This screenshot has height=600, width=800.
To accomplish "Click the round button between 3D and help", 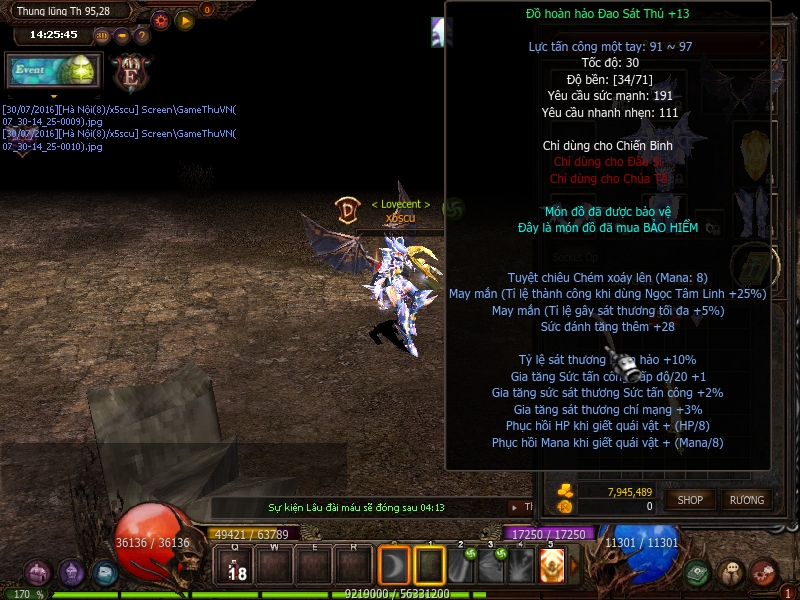I will pyautogui.click(x=122, y=35).
